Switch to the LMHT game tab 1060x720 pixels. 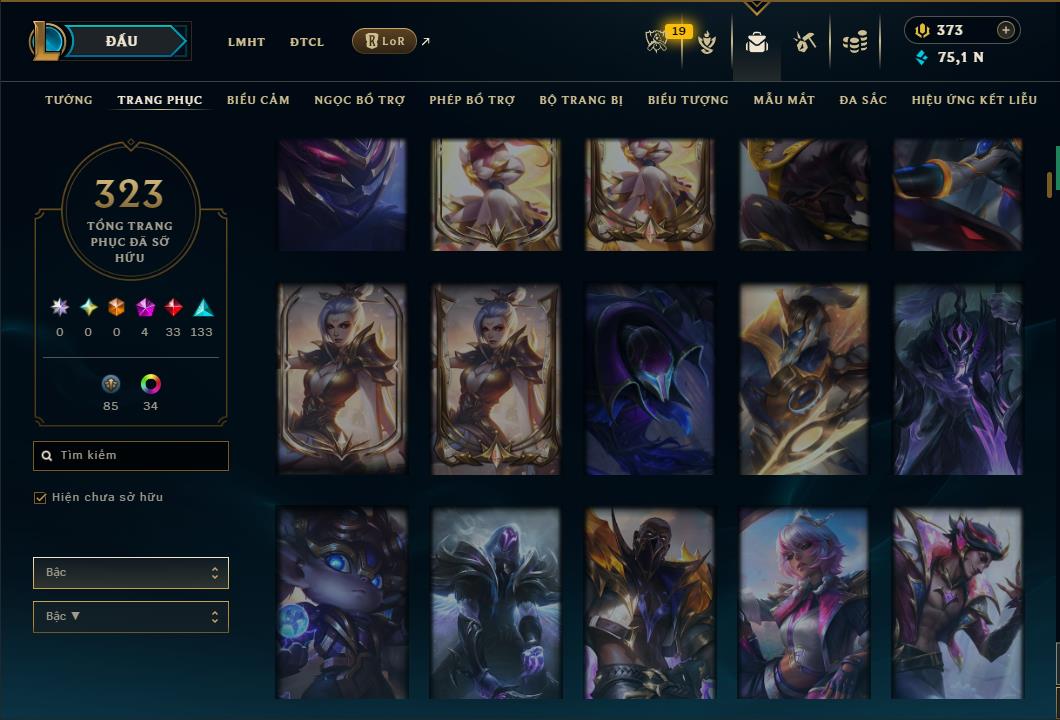(x=246, y=42)
